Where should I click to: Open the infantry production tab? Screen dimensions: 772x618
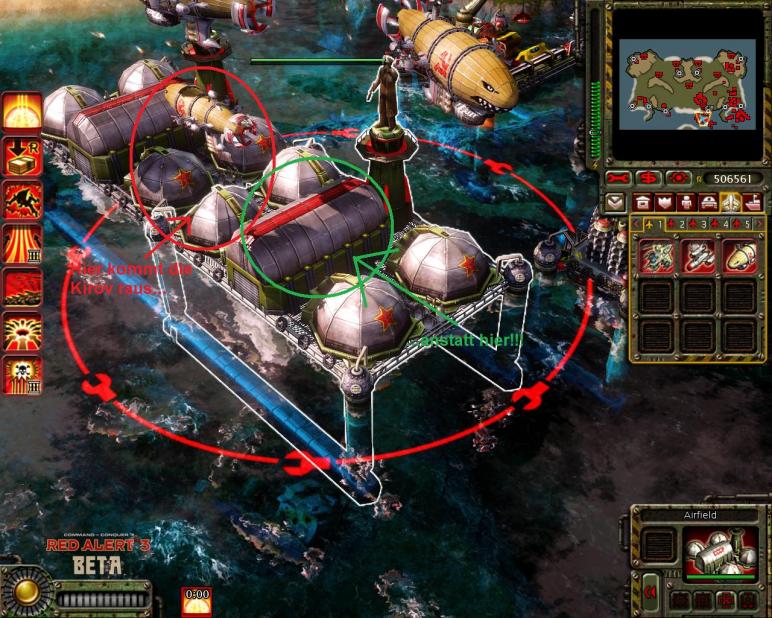click(x=688, y=202)
